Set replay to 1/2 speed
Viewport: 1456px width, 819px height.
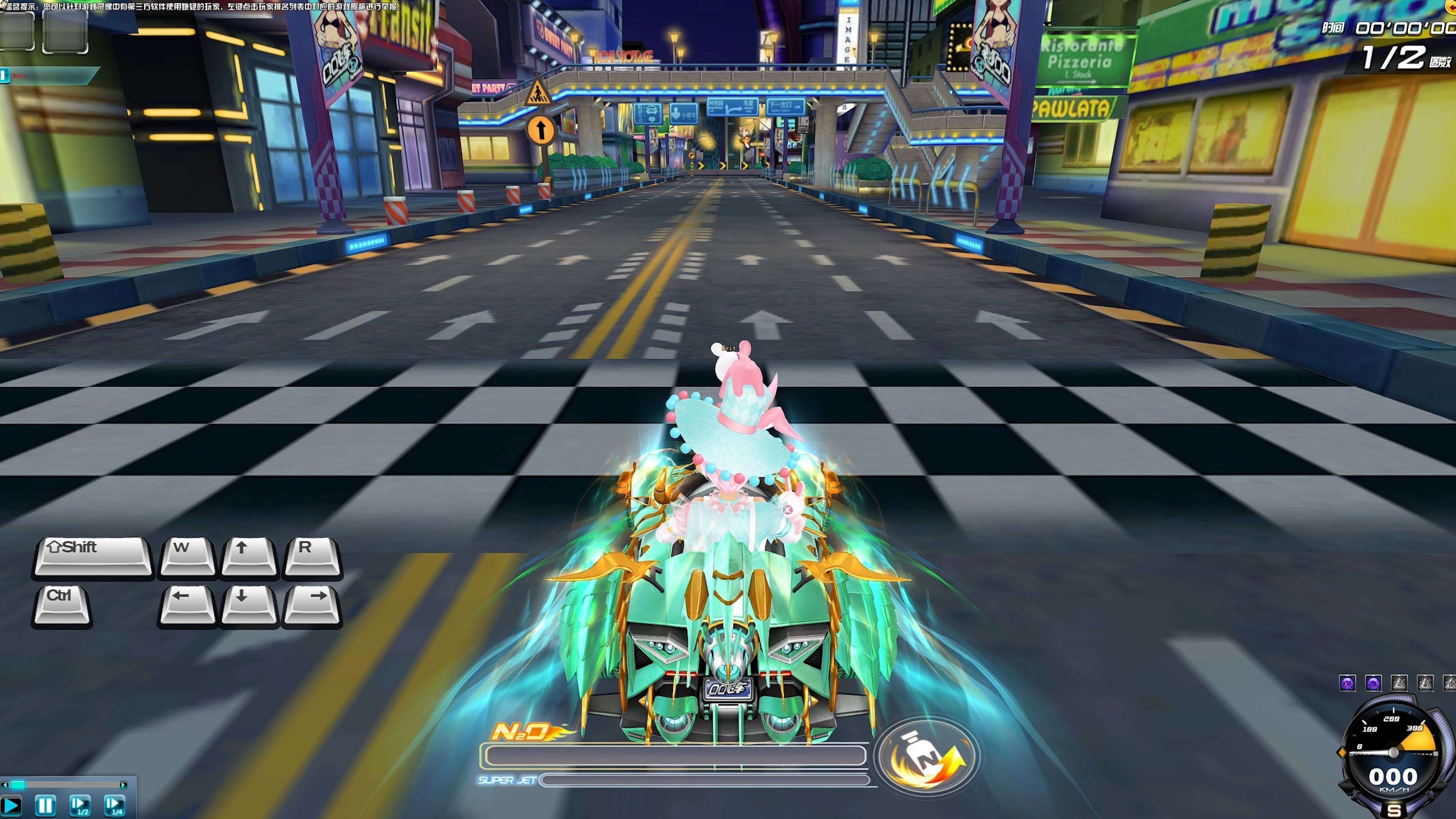point(80,805)
